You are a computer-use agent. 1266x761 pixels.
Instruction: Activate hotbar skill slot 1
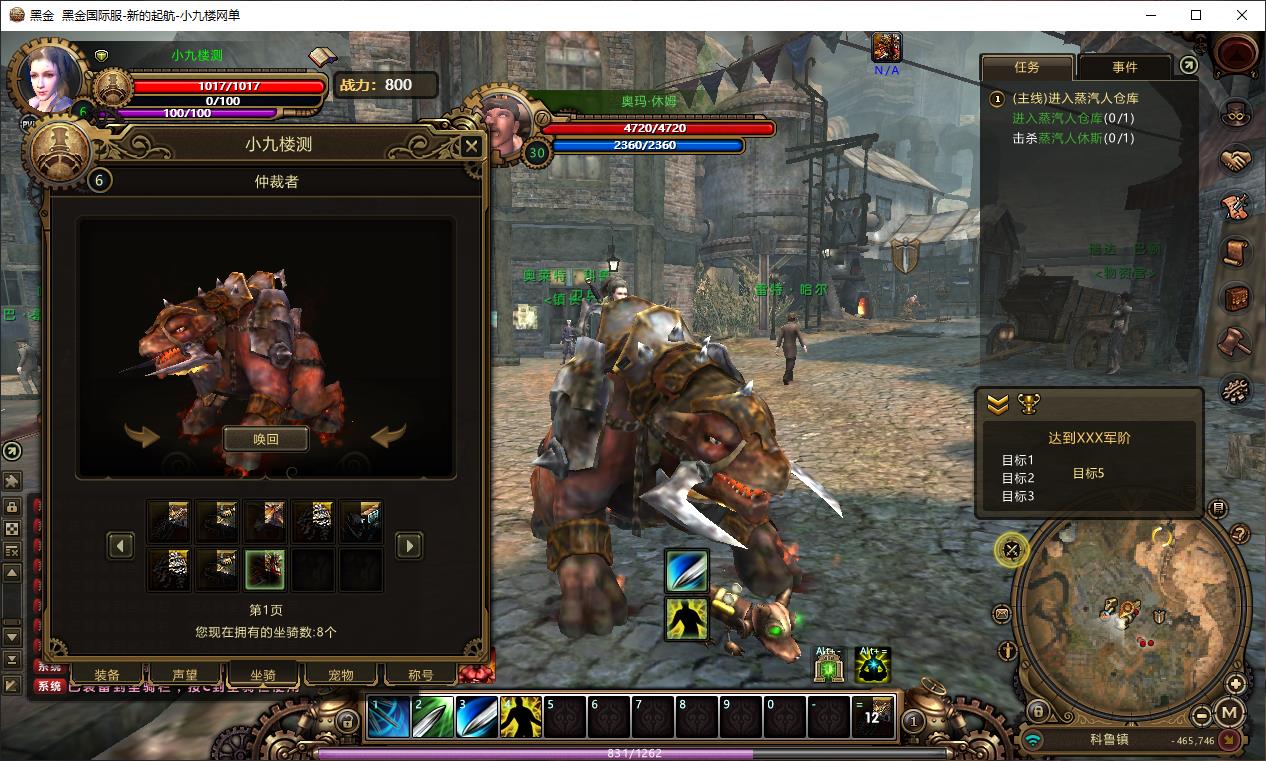(x=389, y=717)
